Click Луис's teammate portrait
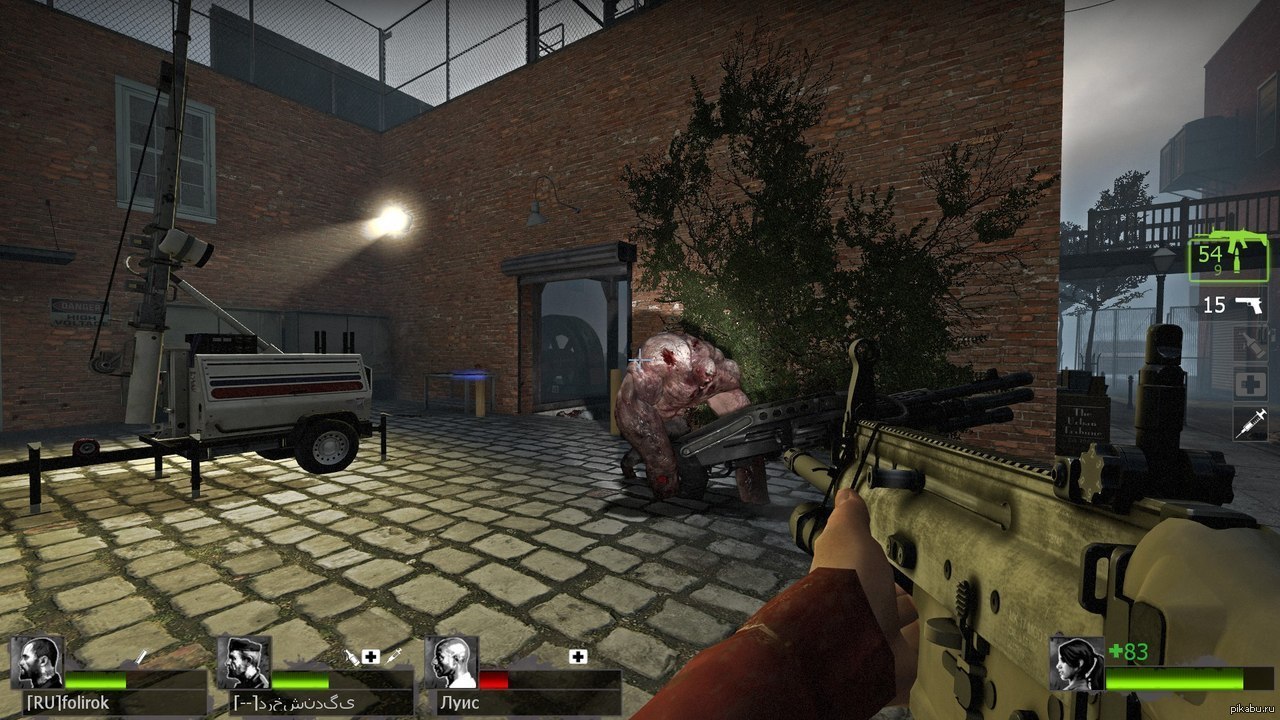Screen dimensions: 1280x720 [x=450, y=662]
